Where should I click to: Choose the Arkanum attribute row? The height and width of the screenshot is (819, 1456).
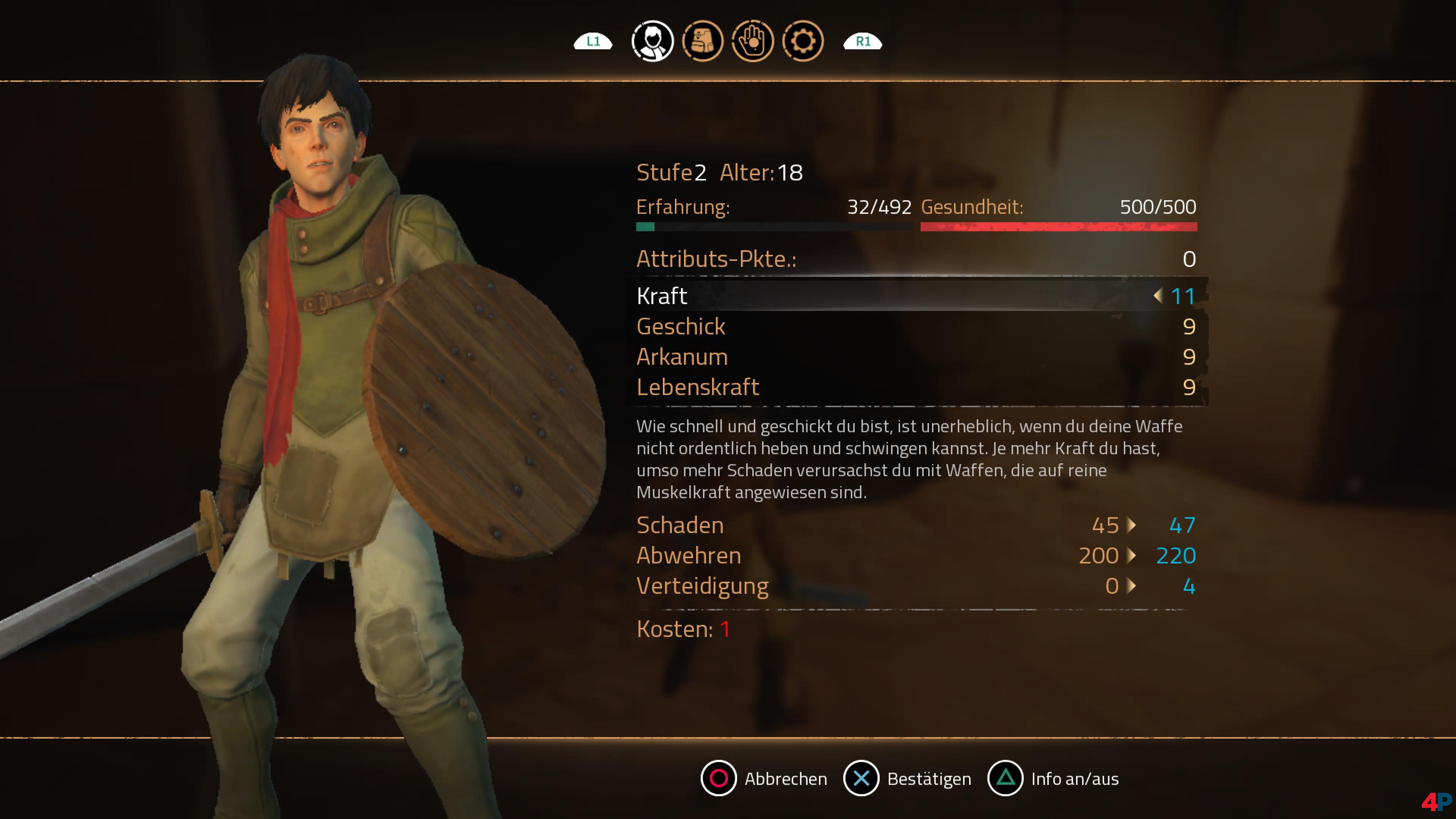[916, 357]
